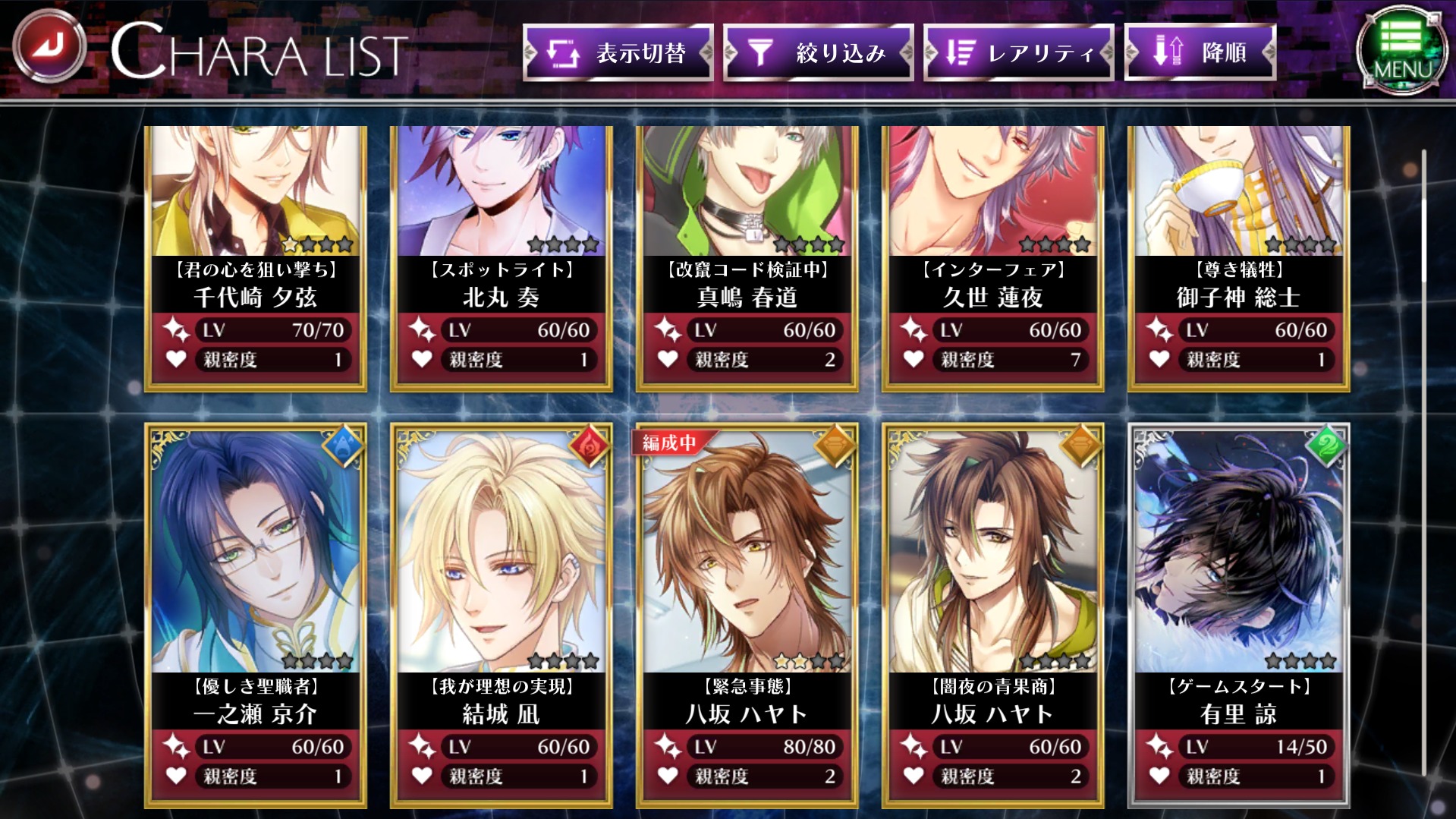Change the レアリティ sort criterion
1456x819 pixels.
(1018, 52)
